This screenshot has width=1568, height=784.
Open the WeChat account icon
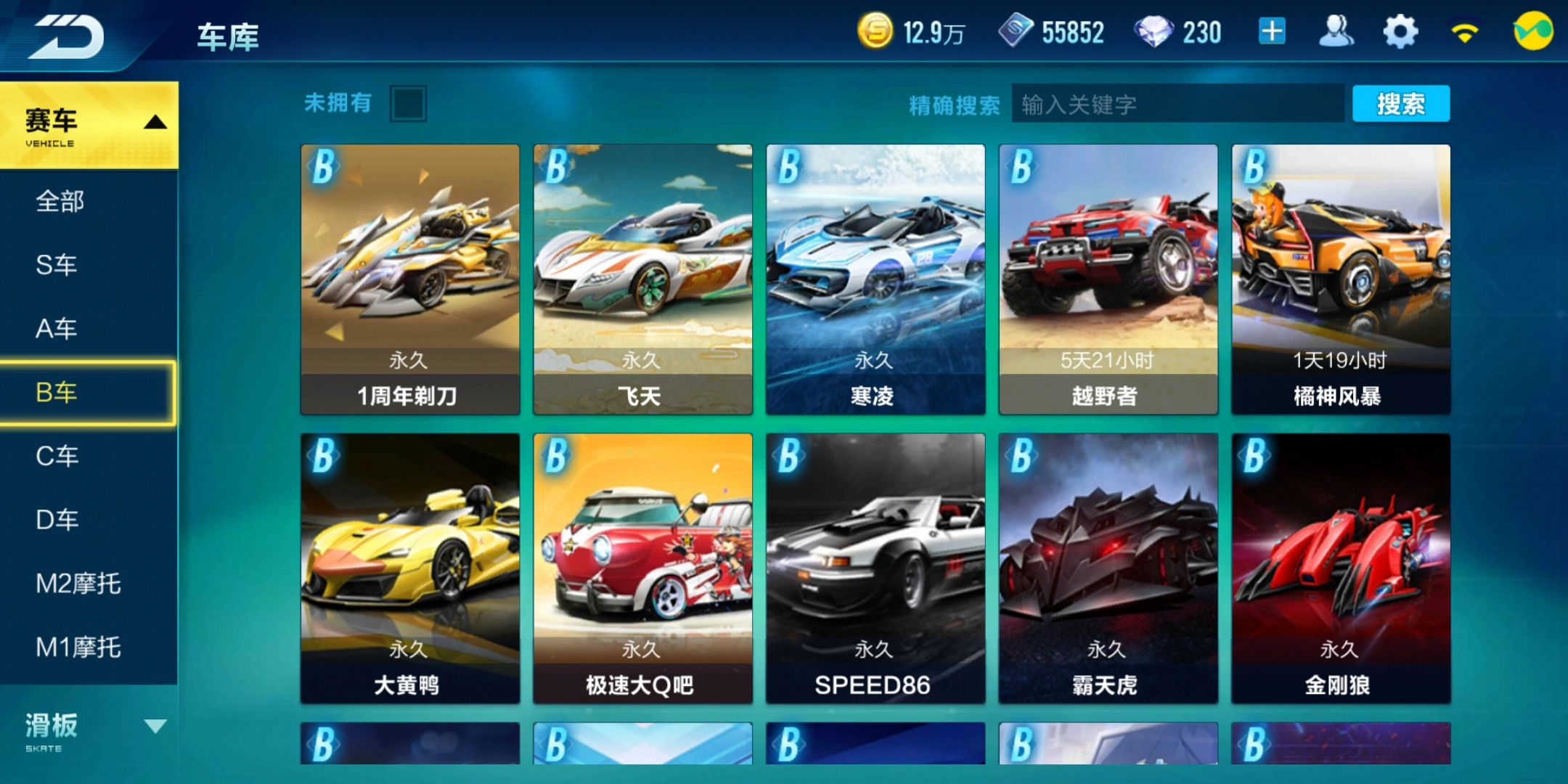(1535, 32)
